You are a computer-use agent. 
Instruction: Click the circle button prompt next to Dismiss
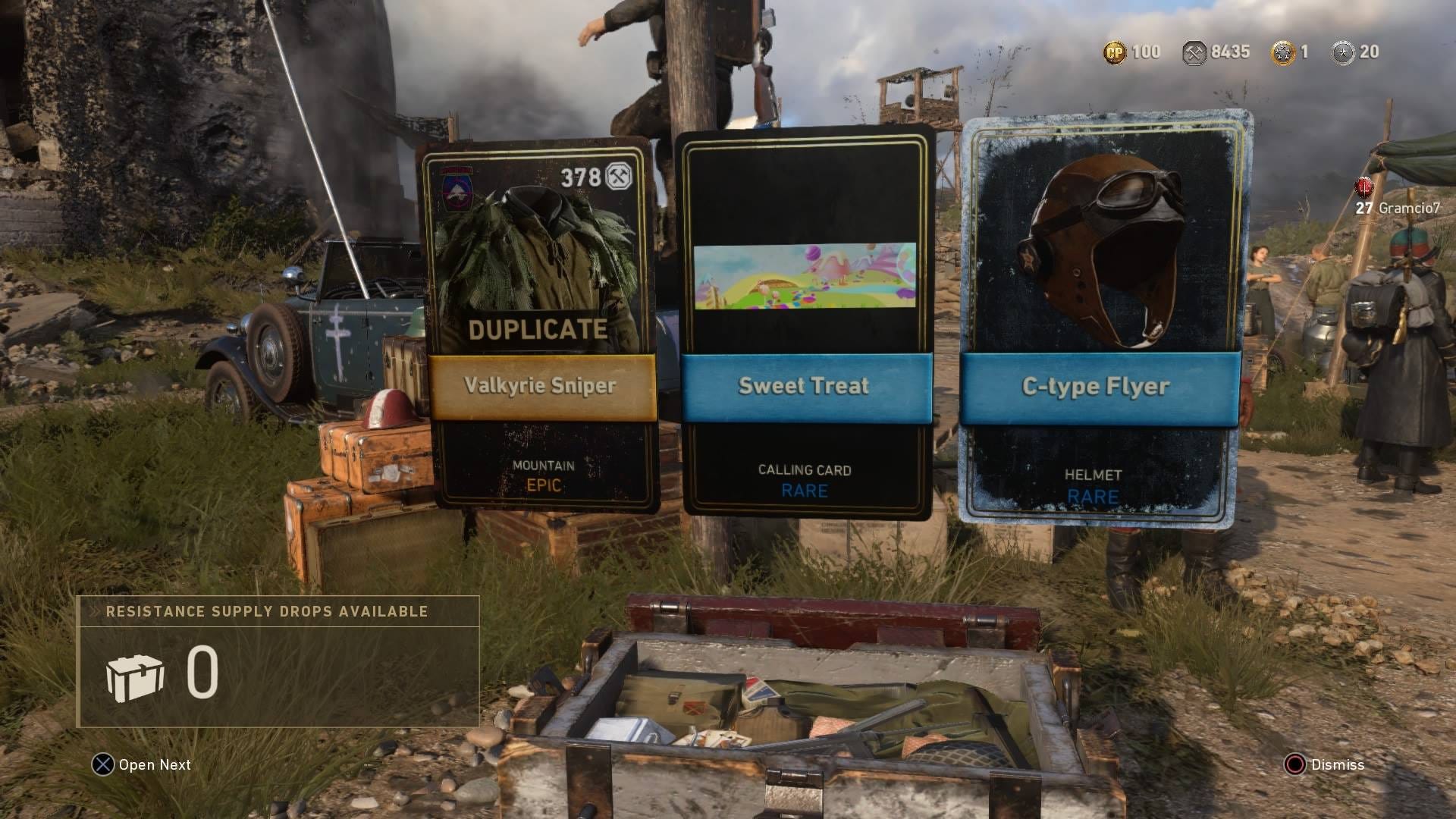[x=1297, y=765]
